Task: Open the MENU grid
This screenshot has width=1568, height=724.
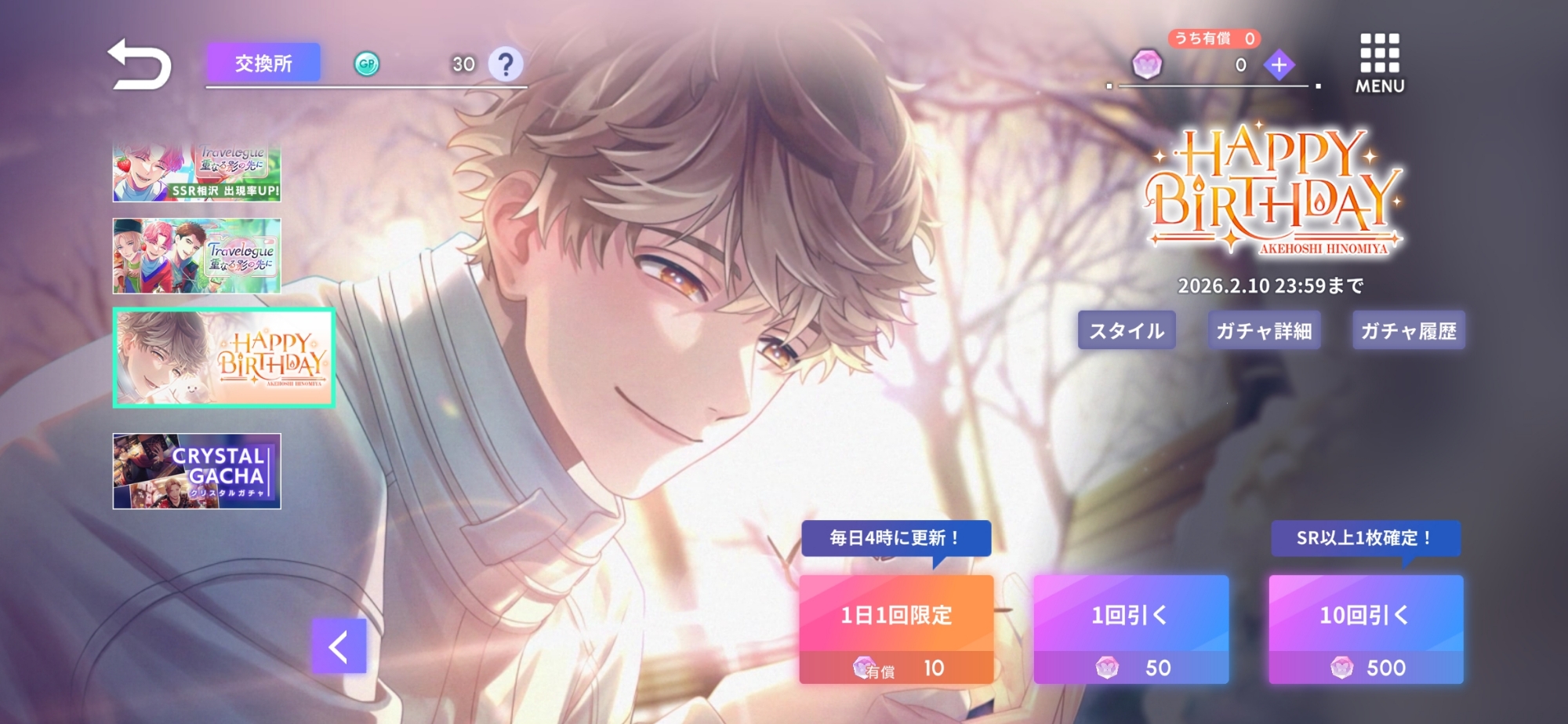Action: click(x=1380, y=63)
